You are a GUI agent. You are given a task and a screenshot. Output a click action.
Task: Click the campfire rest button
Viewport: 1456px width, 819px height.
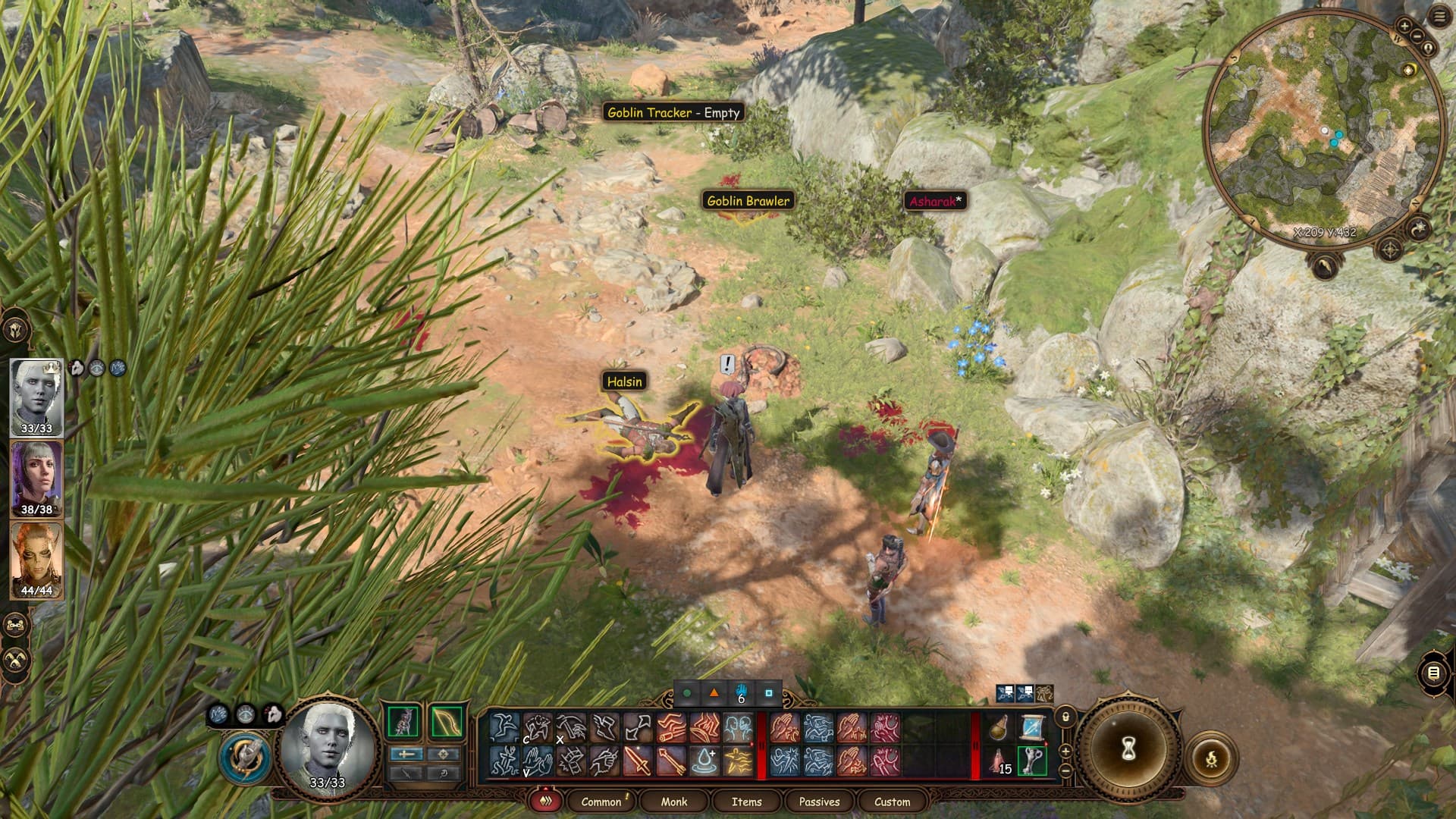click(1211, 757)
